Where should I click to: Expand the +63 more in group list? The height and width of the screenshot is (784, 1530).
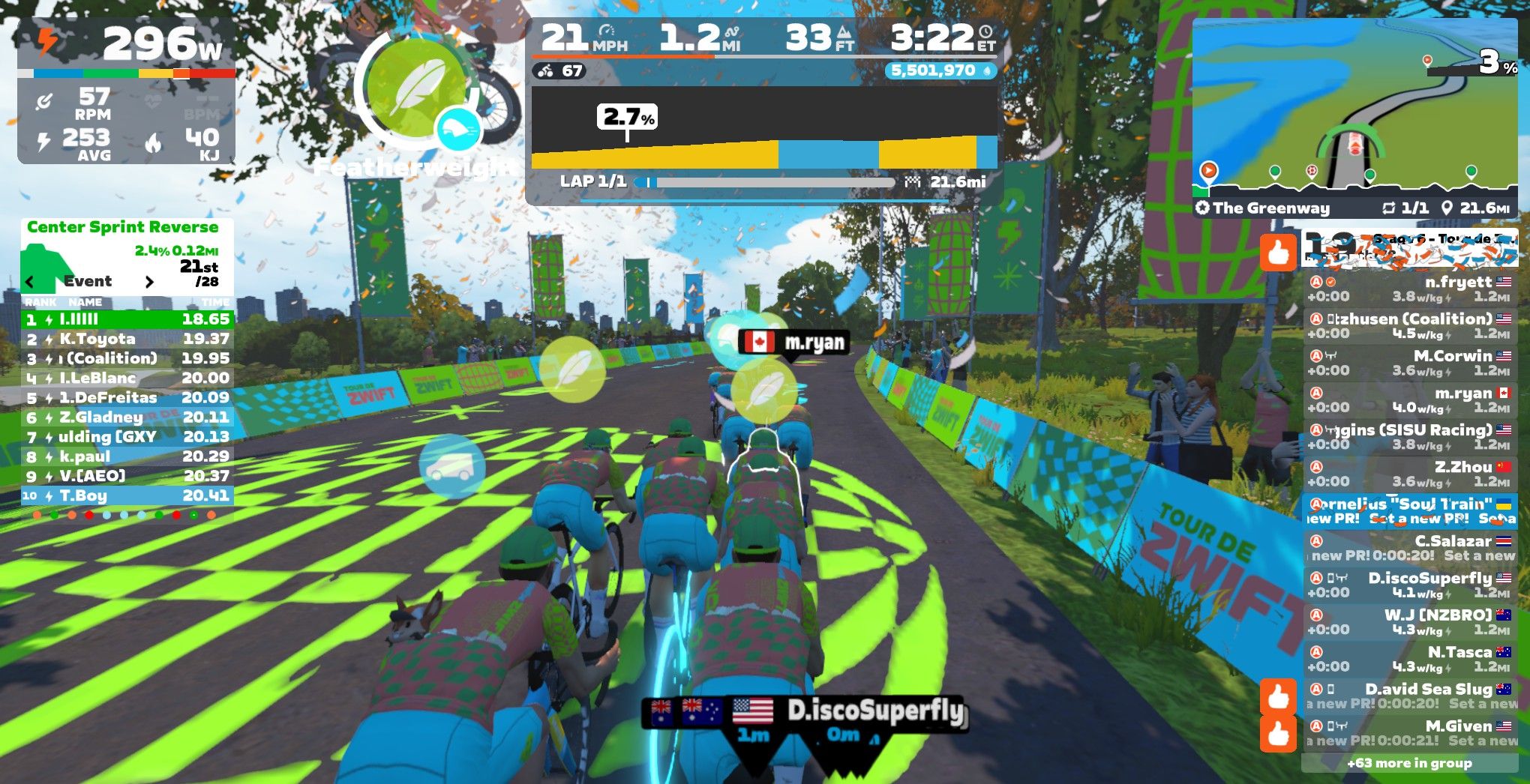coord(1409,763)
